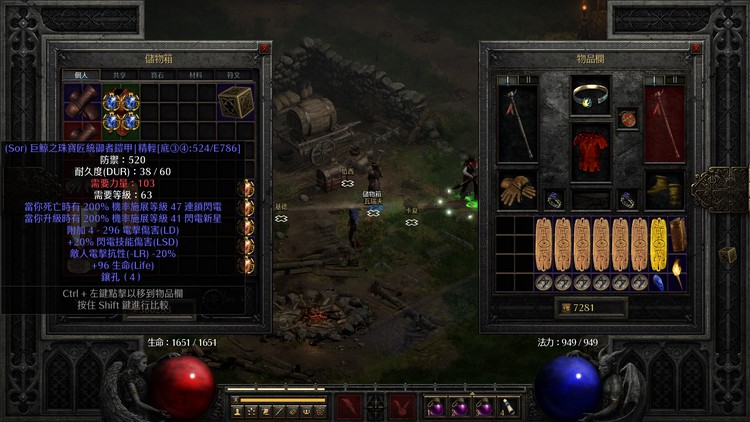
Task: Select the equipped amulet slot
Action: click(x=627, y=118)
